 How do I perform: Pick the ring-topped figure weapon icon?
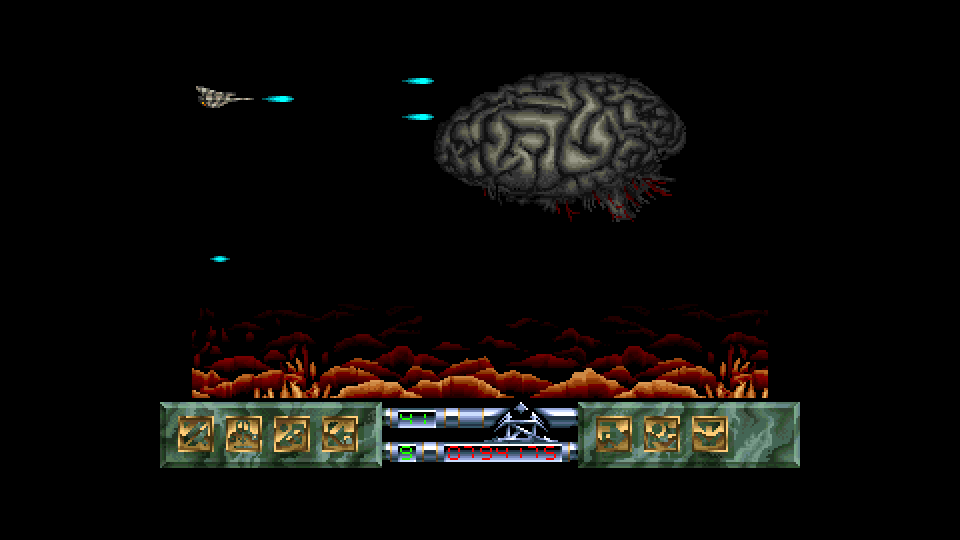pos(662,434)
